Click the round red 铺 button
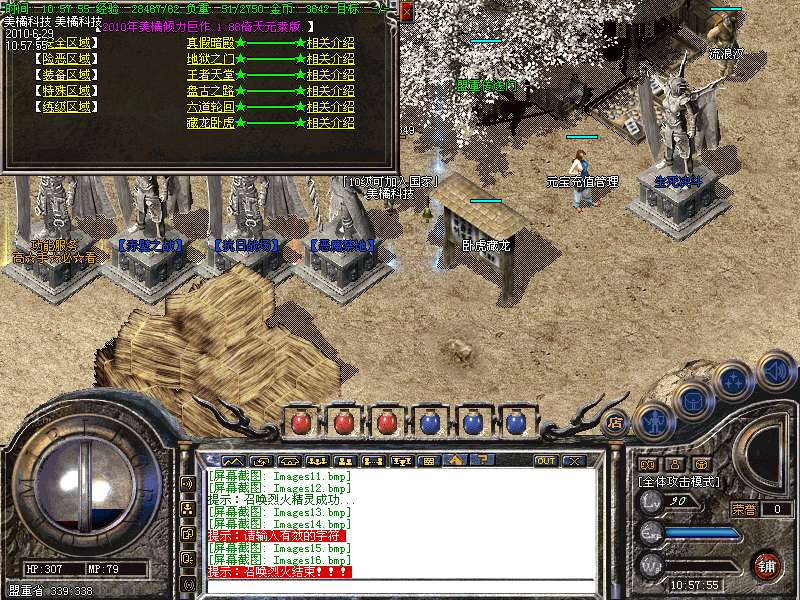The height and width of the screenshot is (600, 800). click(x=767, y=565)
